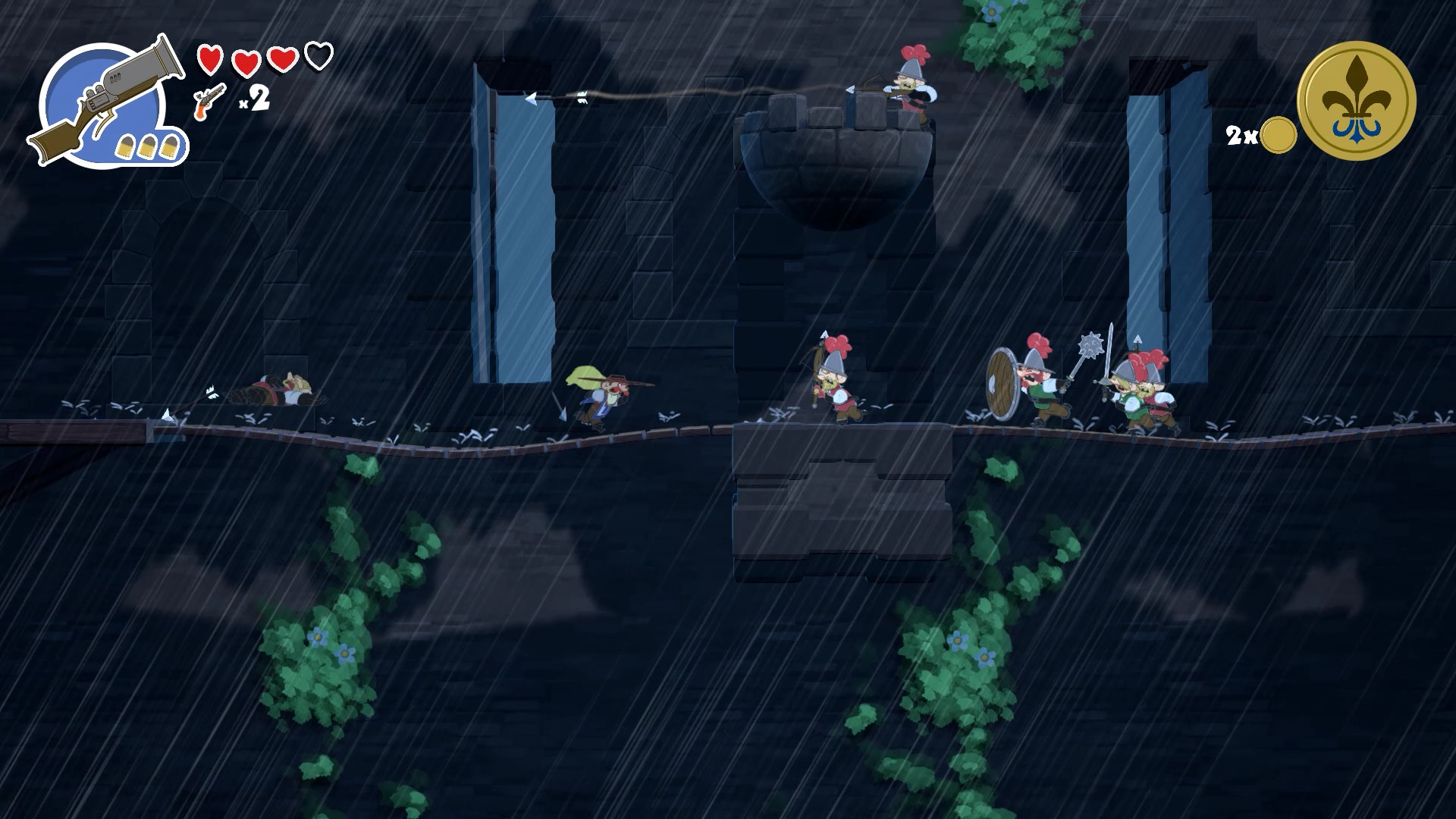
Task: Click the first filled red heart
Action: (211, 58)
